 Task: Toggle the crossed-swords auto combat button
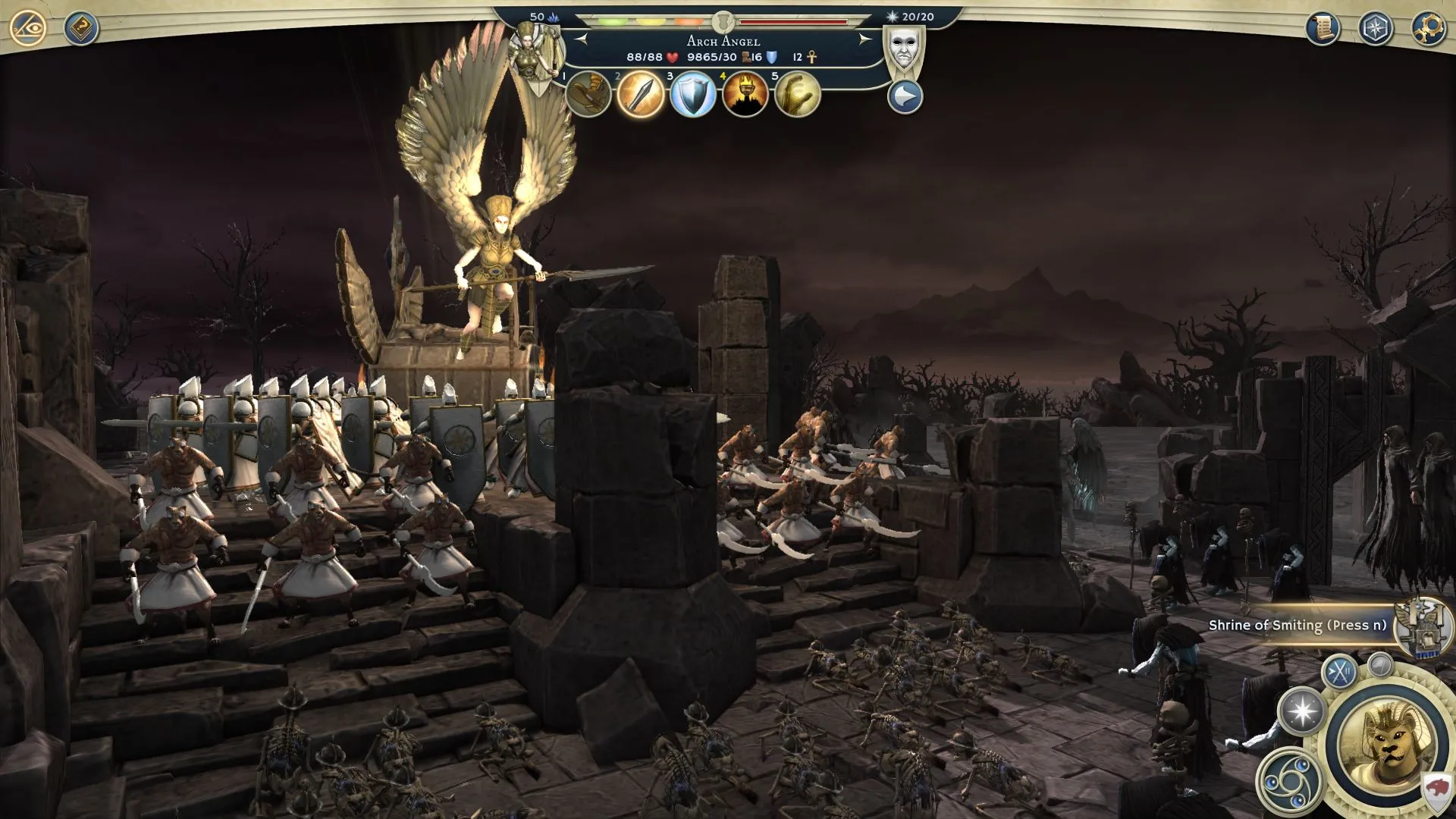pyautogui.click(x=1340, y=672)
